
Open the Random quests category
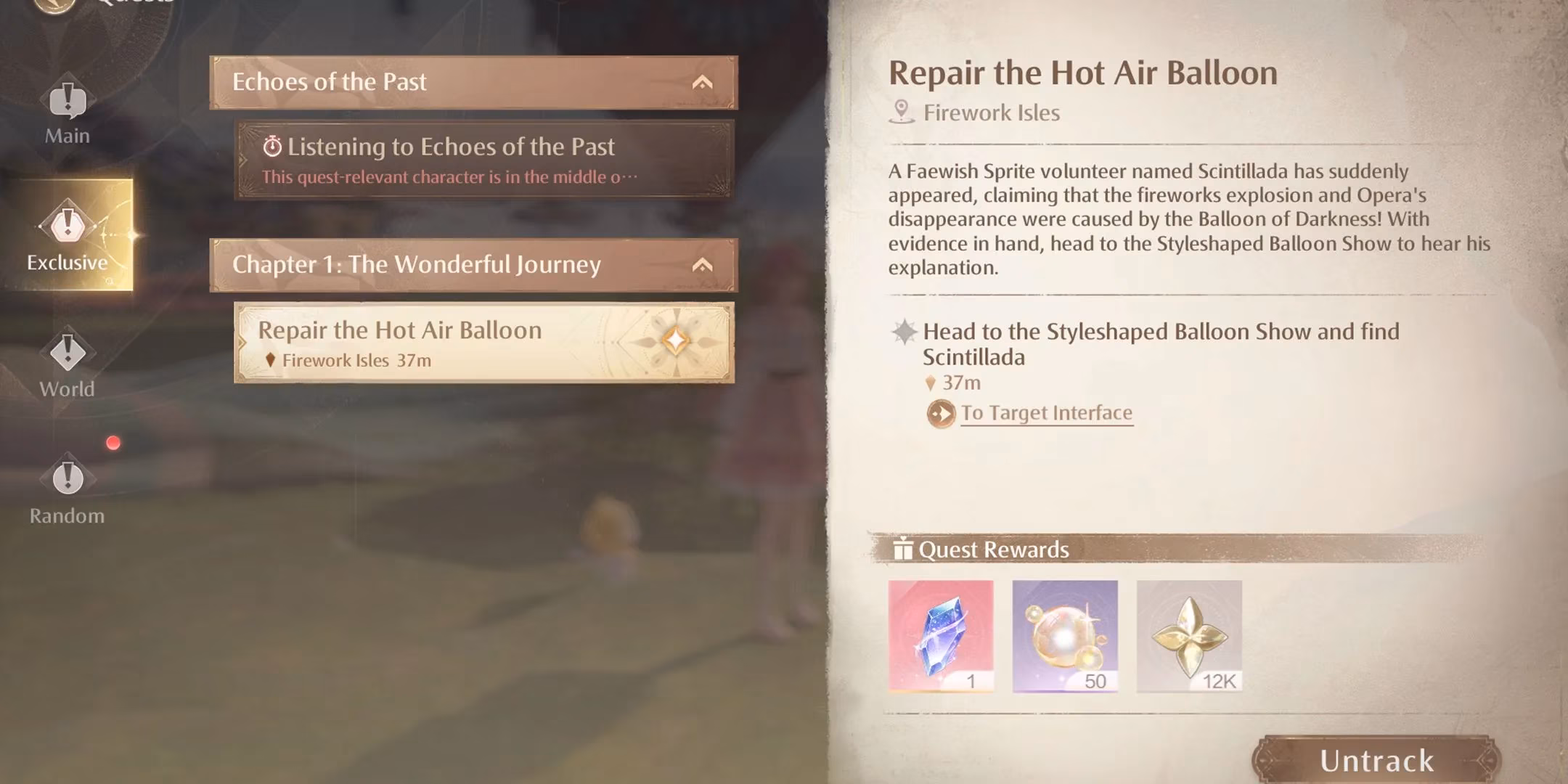pos(67,481)
